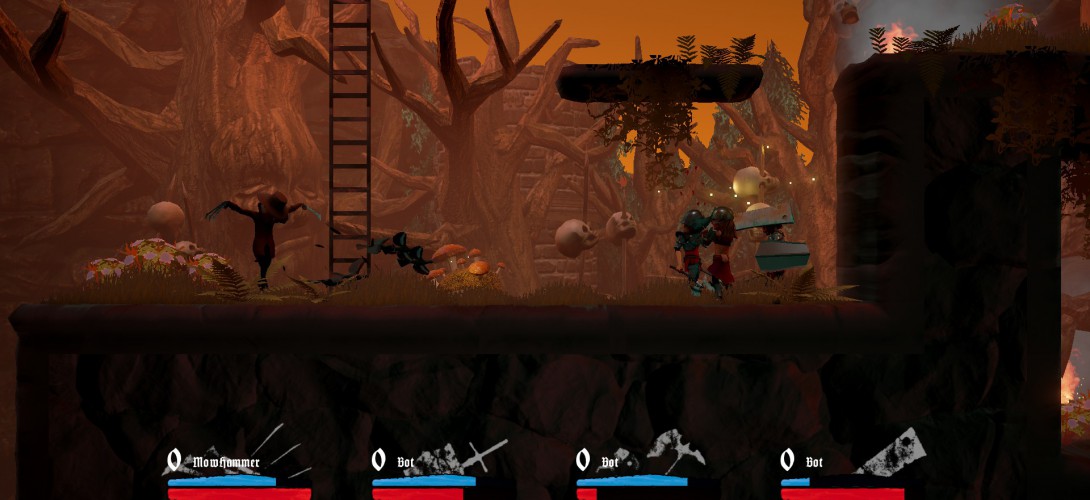This screenshot has width=1090, height=500.
Task: Select the MowHammer player name tag
Action: pos(226,463)
